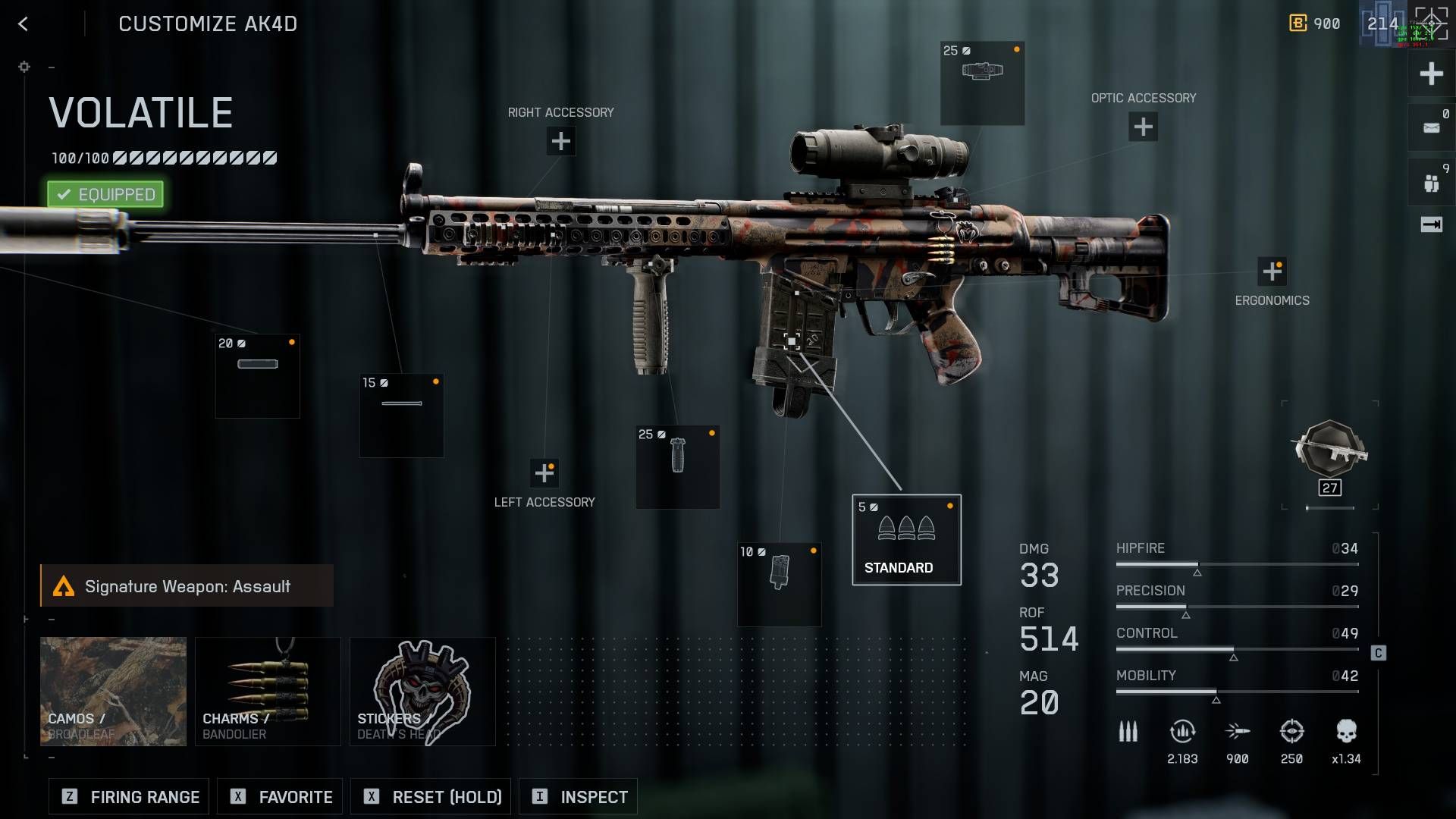Click the muzzle velocity bullet icon

1237,732
